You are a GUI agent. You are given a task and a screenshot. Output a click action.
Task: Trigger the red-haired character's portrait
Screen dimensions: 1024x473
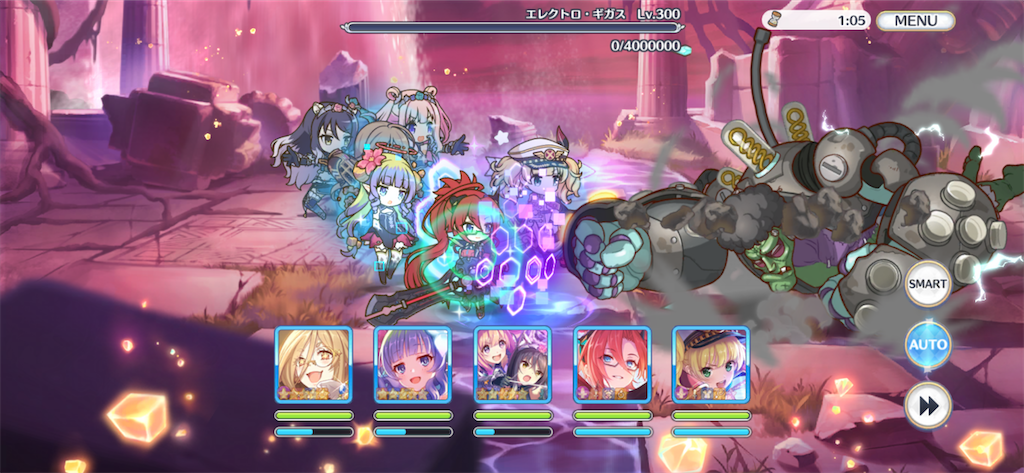[612, 365]
